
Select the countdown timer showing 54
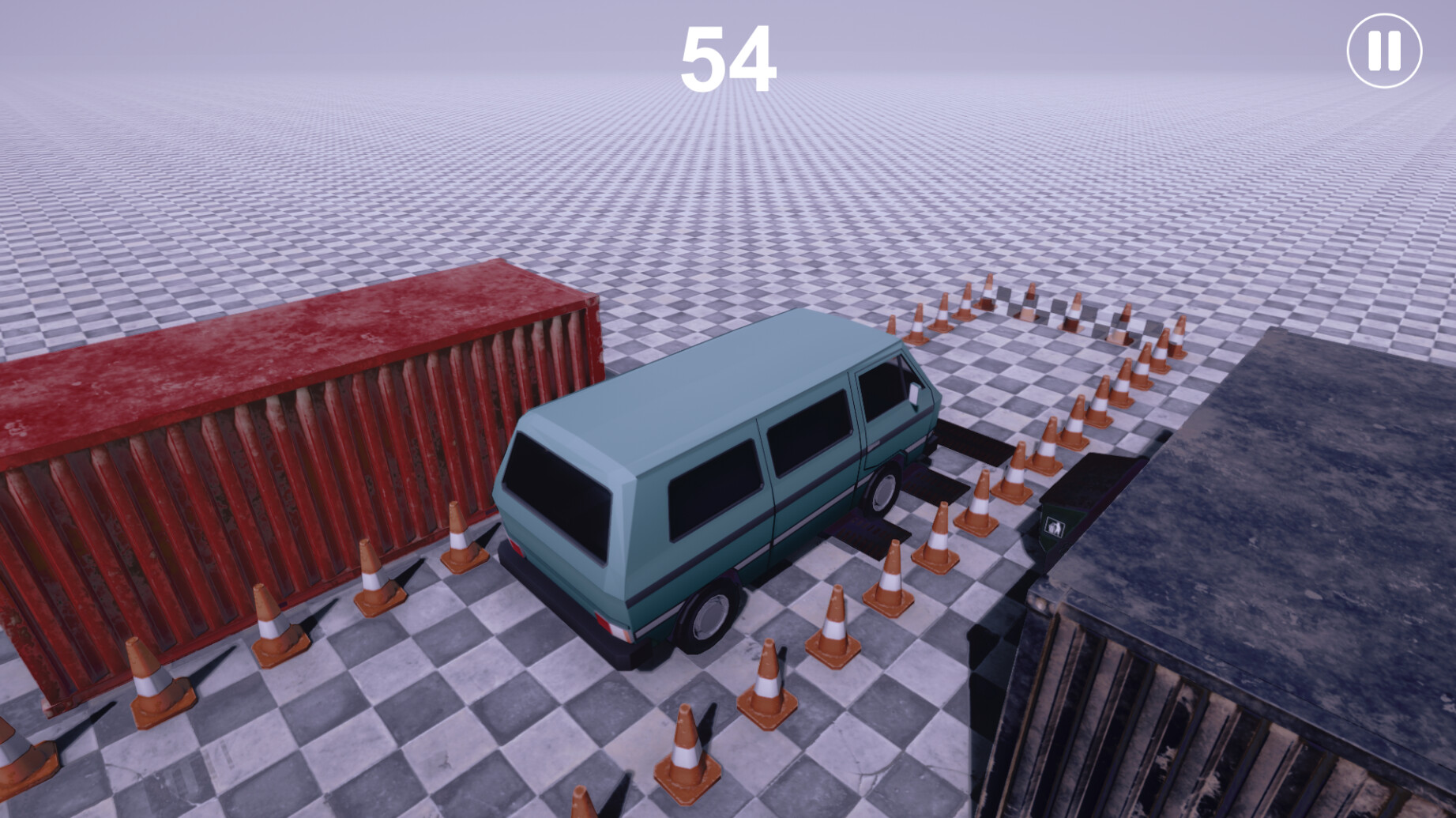point(728,57)
